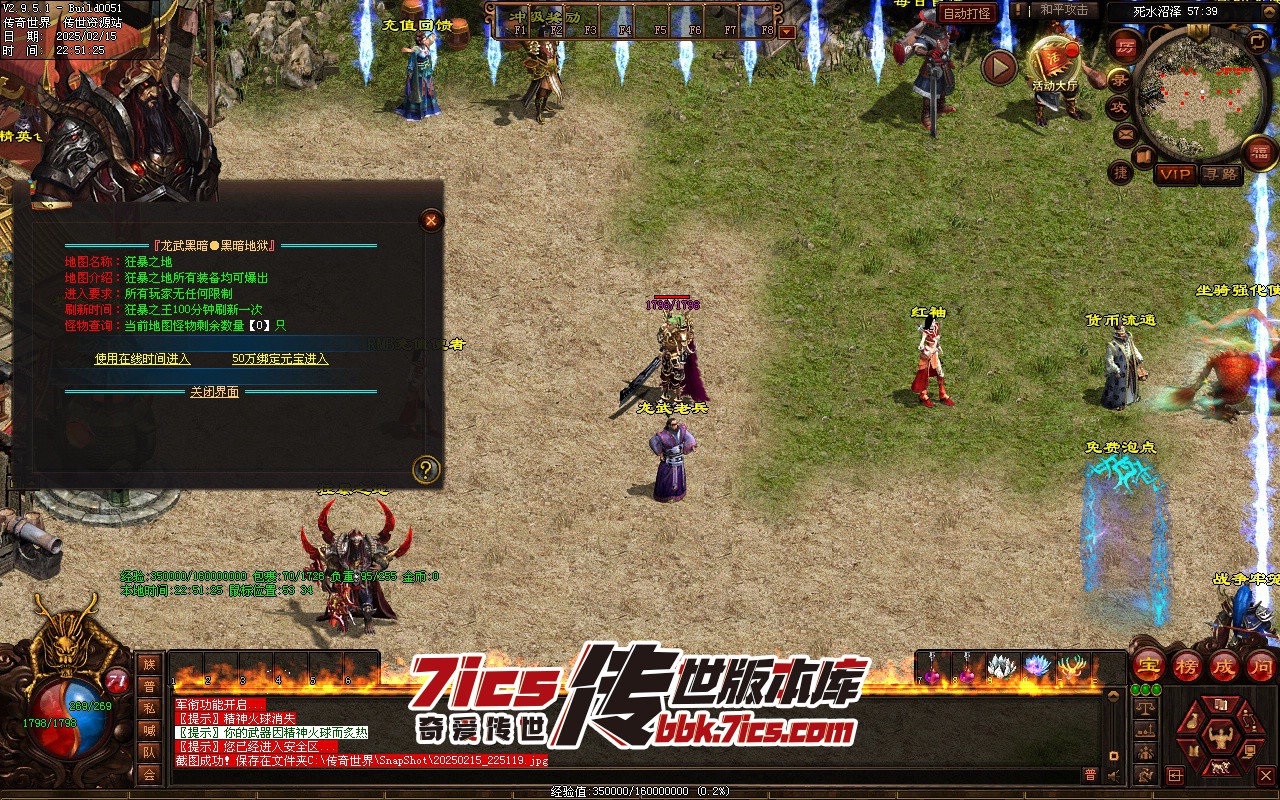Viewport: 1280px width, 800px height.
Task: Click the 福 welfare button by minimap
Action: coord(1259,152)
